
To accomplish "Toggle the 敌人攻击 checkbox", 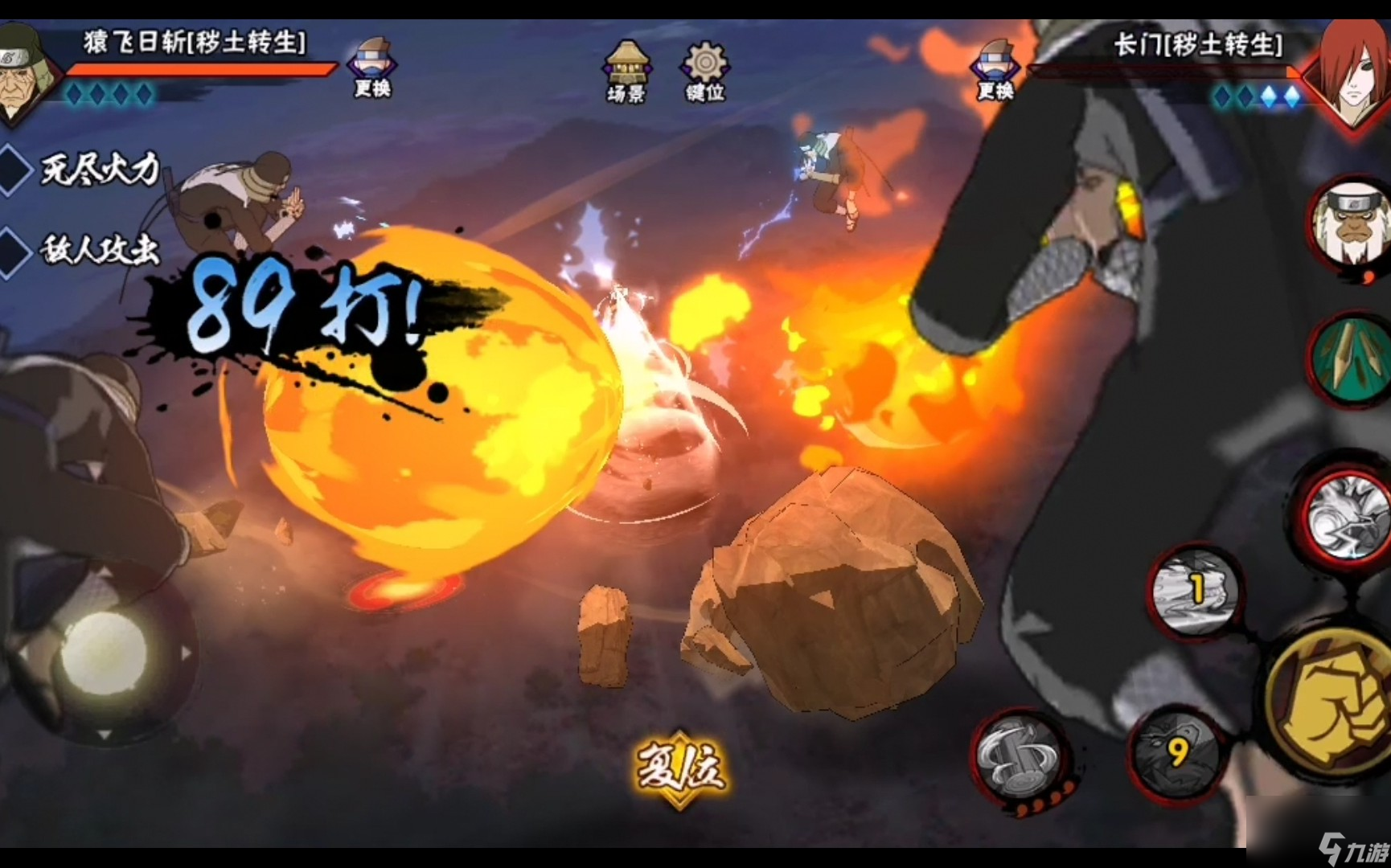I will [14, 252].
